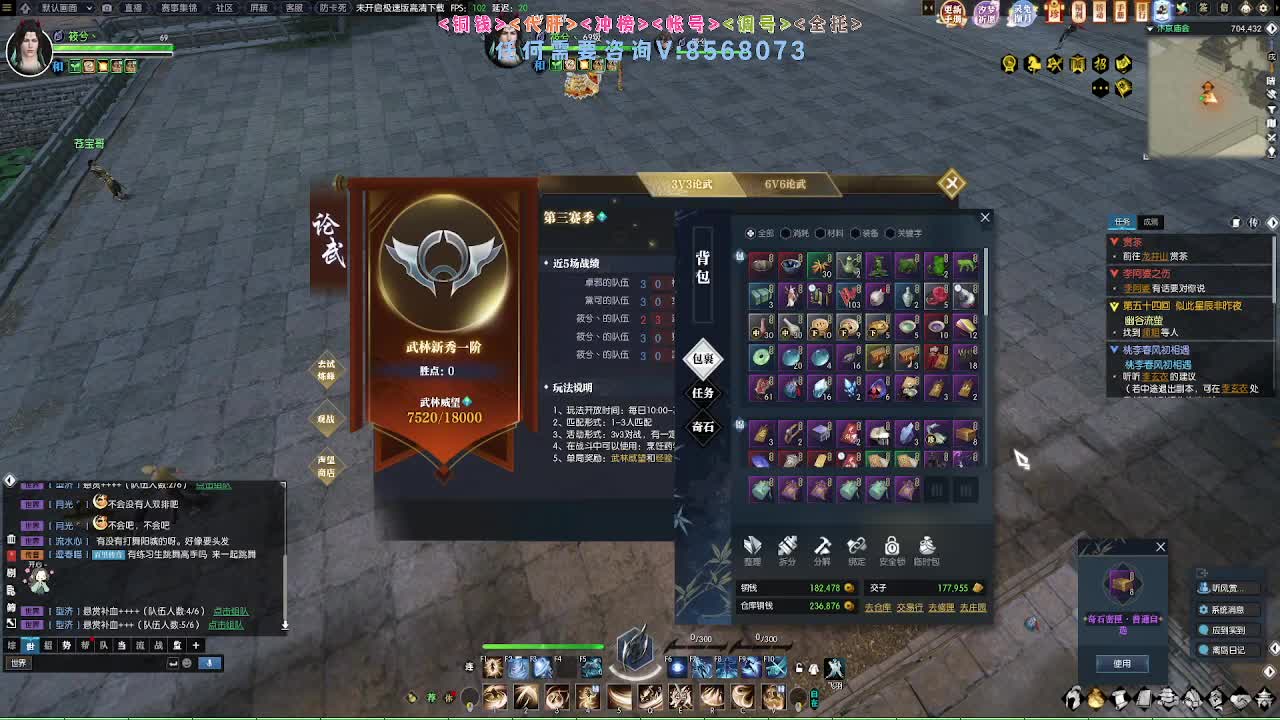The image size is (1280, 720).
Task: Click 点击组队 in the chat window
Action: pyautogui.click(x=232, y=609)
